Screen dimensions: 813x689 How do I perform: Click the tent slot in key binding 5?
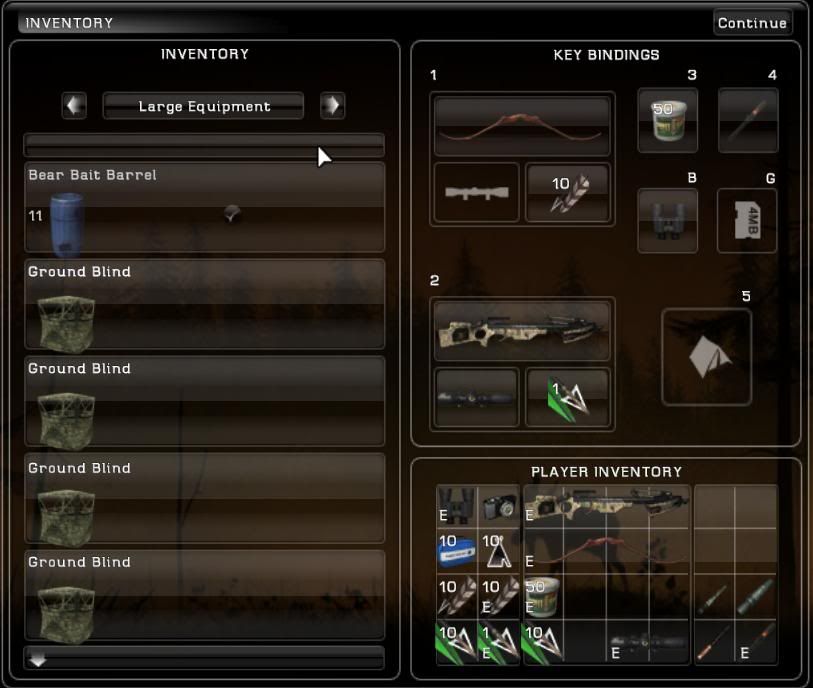pyautogui.click(x=706, y=357)
